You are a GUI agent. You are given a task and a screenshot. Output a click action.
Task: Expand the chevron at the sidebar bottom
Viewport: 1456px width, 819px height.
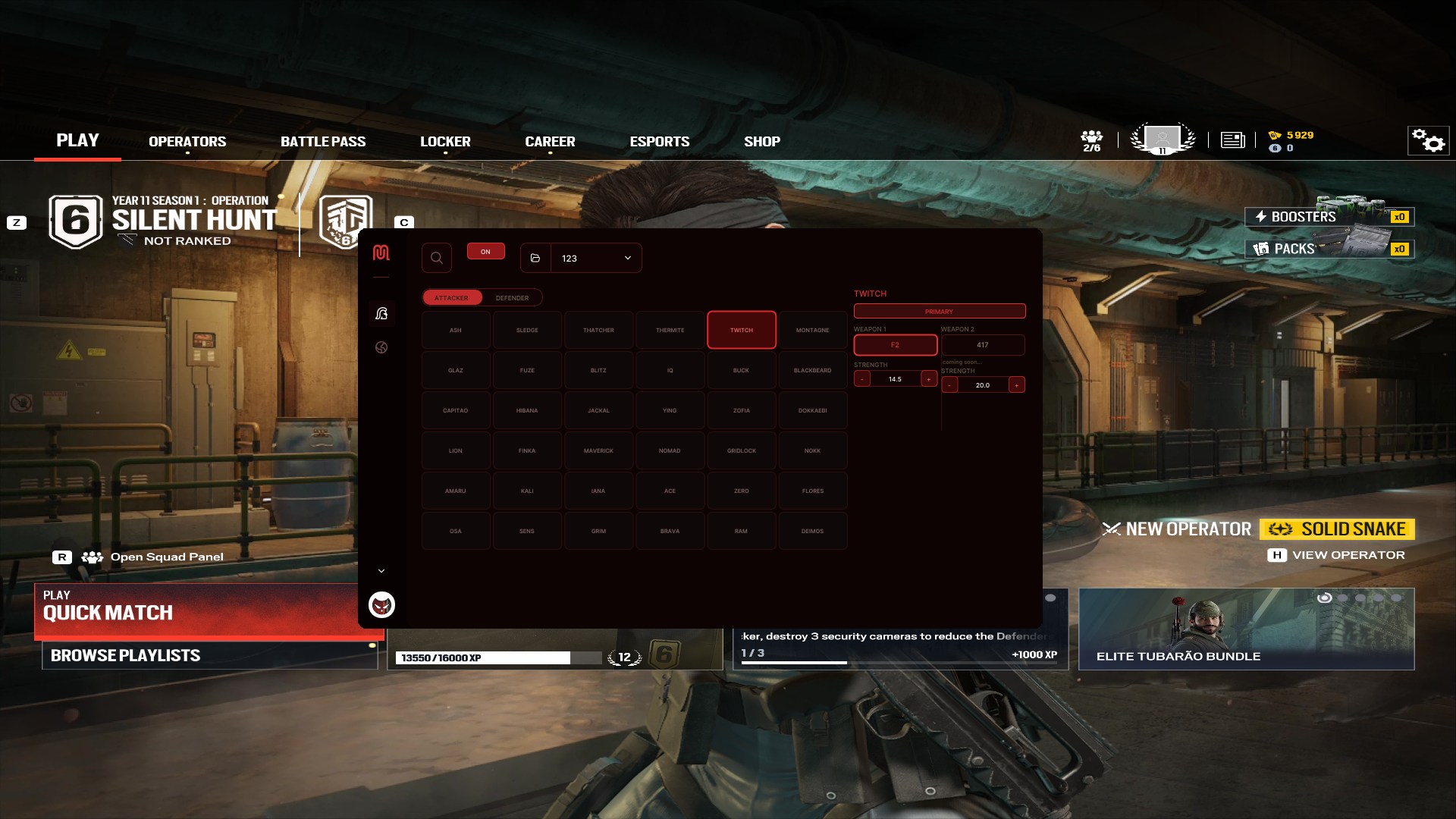click(x=382, y=570)
